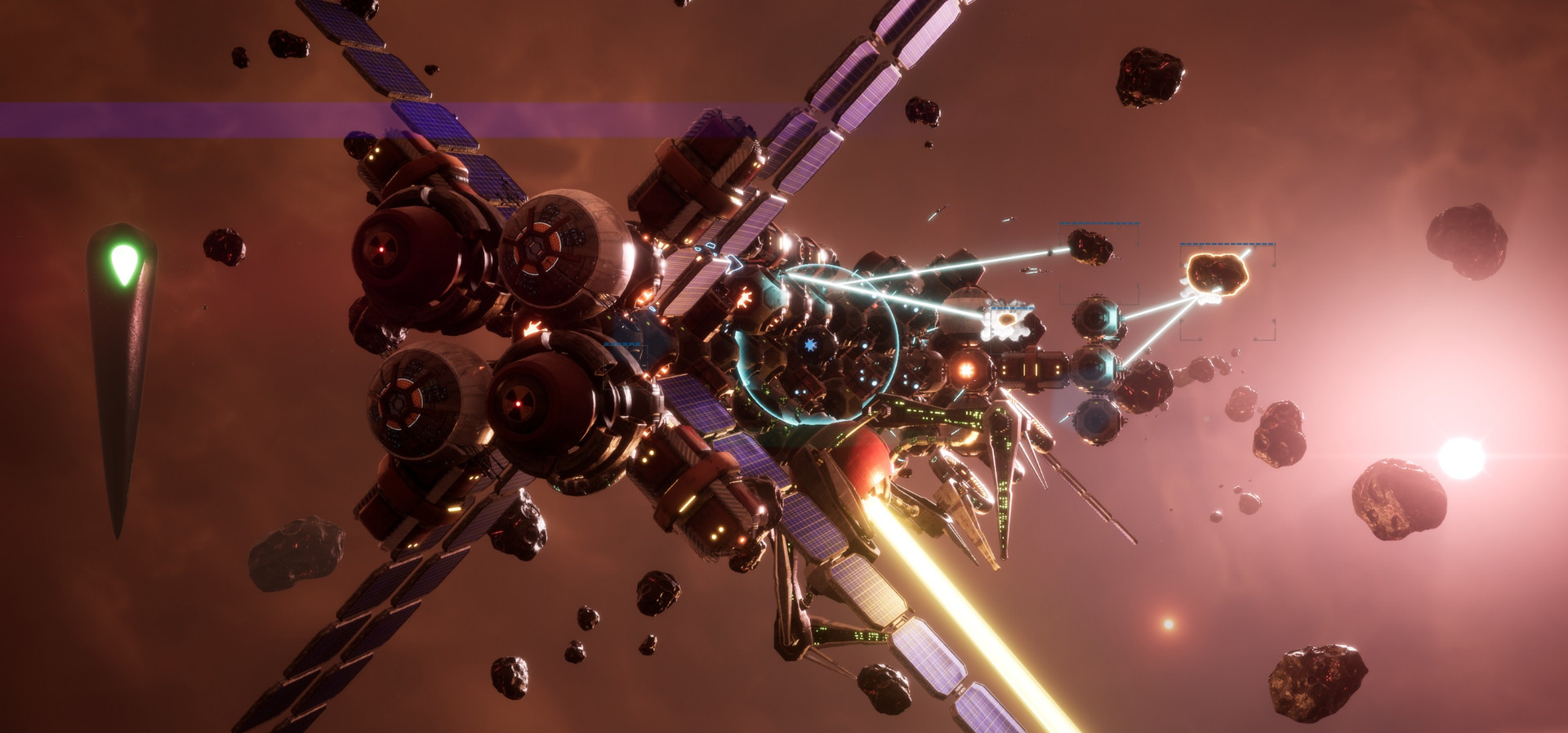Click the small health indicator near the blue module
This screenshot has height=733, width=1568.
pyautogui.click(x=621, y=343)
